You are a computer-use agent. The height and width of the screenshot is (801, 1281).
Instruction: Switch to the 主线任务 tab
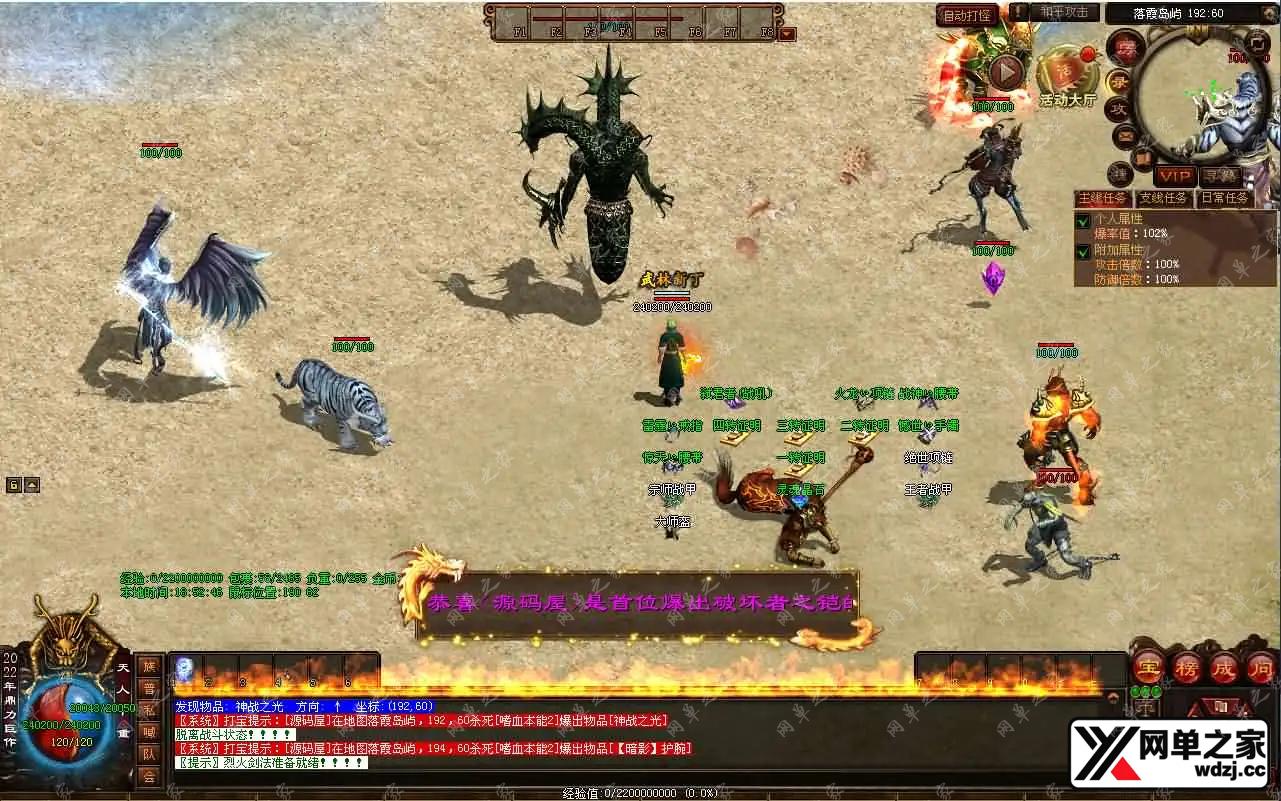coord(1102,198)
